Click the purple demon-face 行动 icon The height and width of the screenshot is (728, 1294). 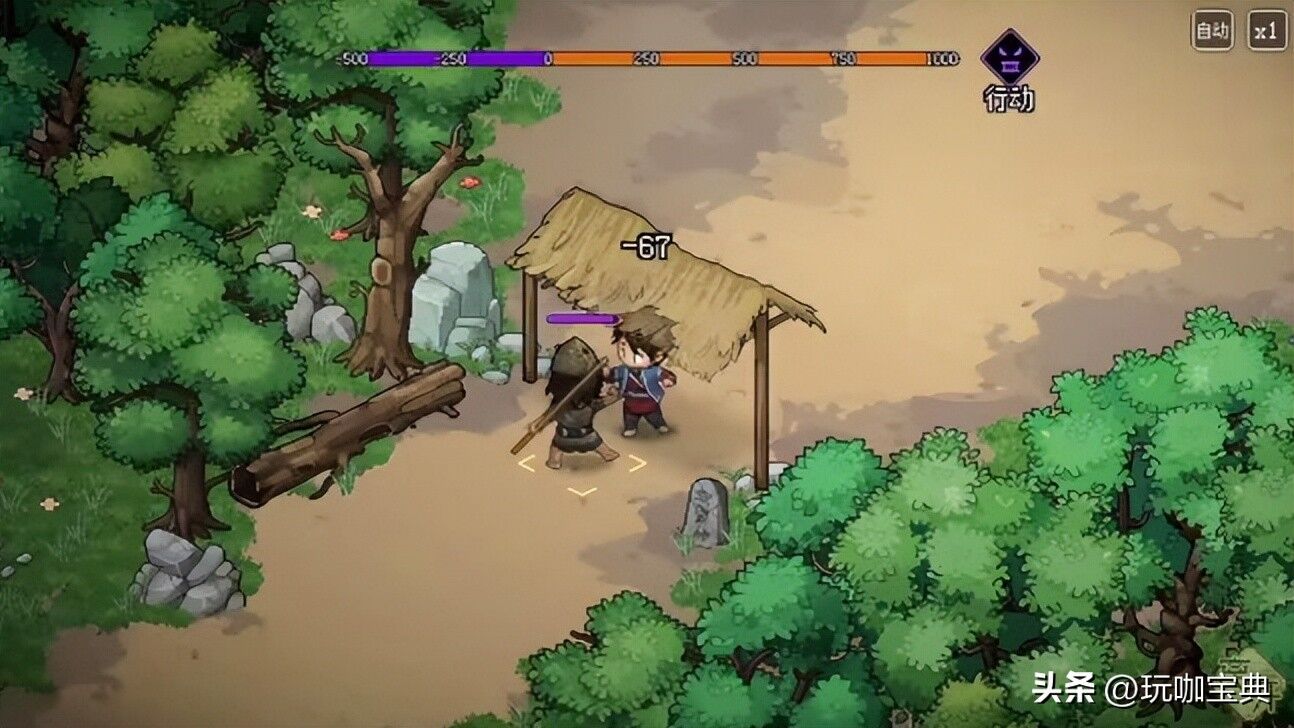point(1009,59)
